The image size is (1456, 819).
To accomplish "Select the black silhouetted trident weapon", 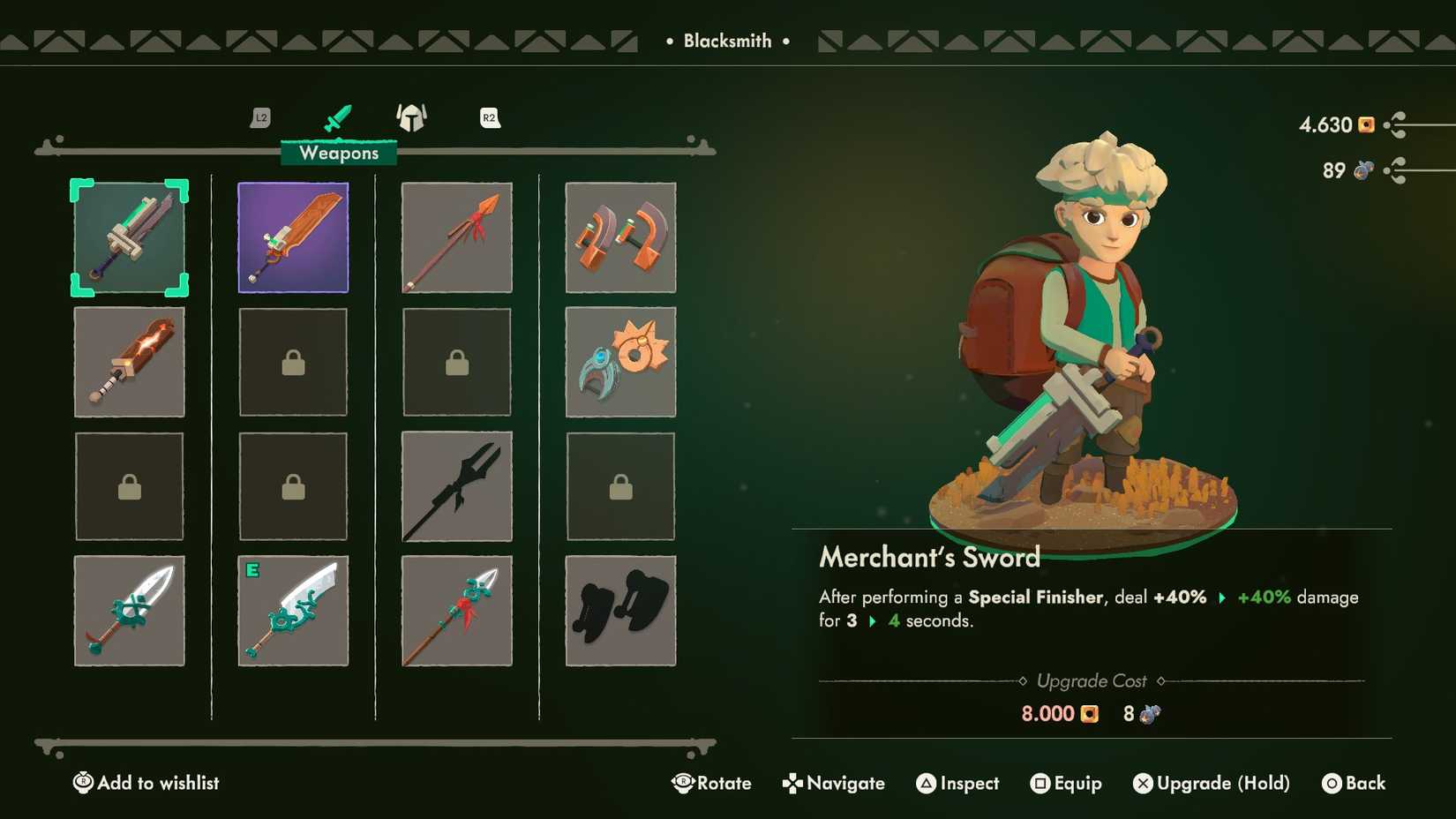I will pos(456,486).
